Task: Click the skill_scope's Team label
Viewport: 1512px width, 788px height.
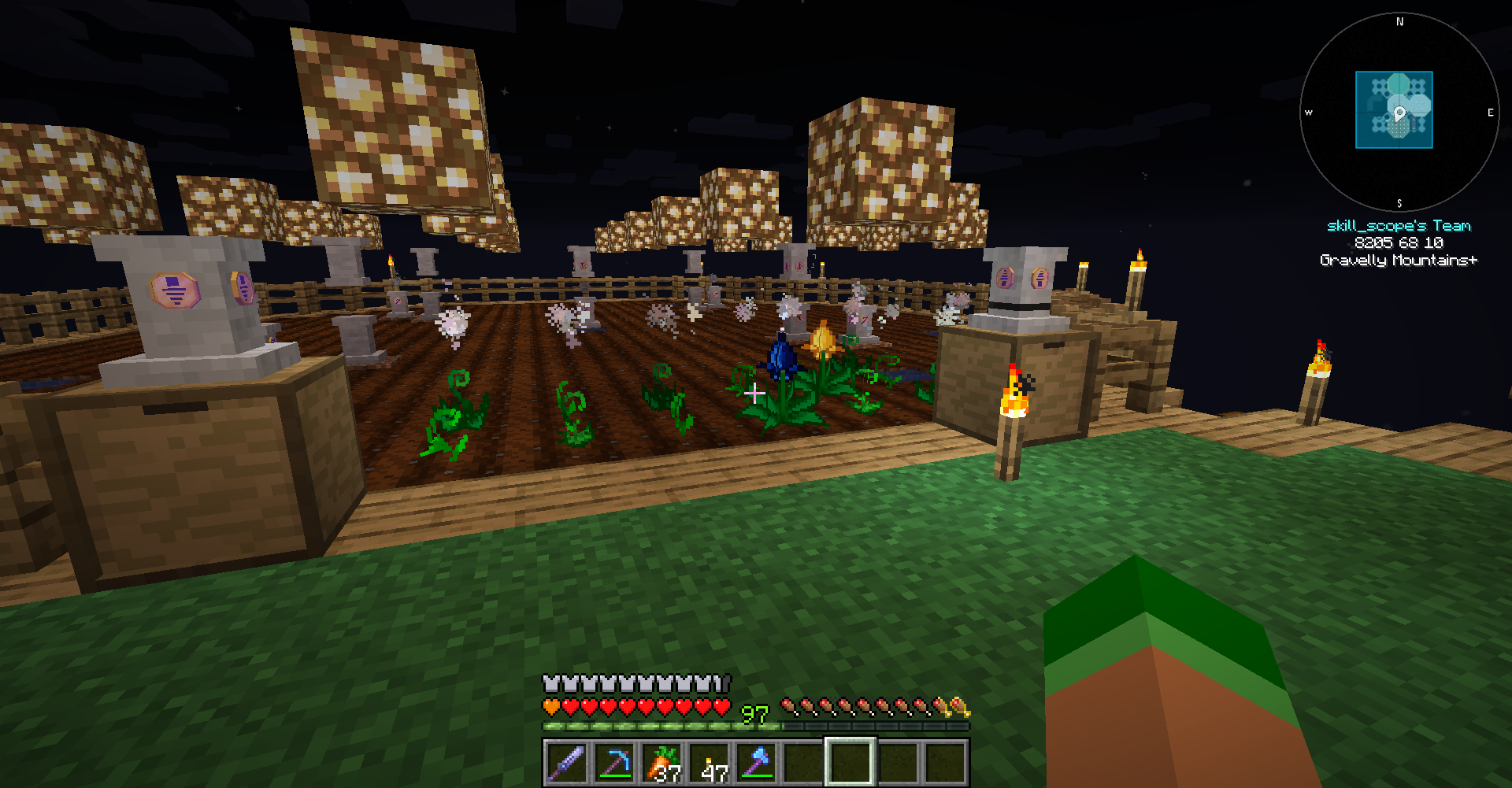Action: click(x=1399, y=225)
